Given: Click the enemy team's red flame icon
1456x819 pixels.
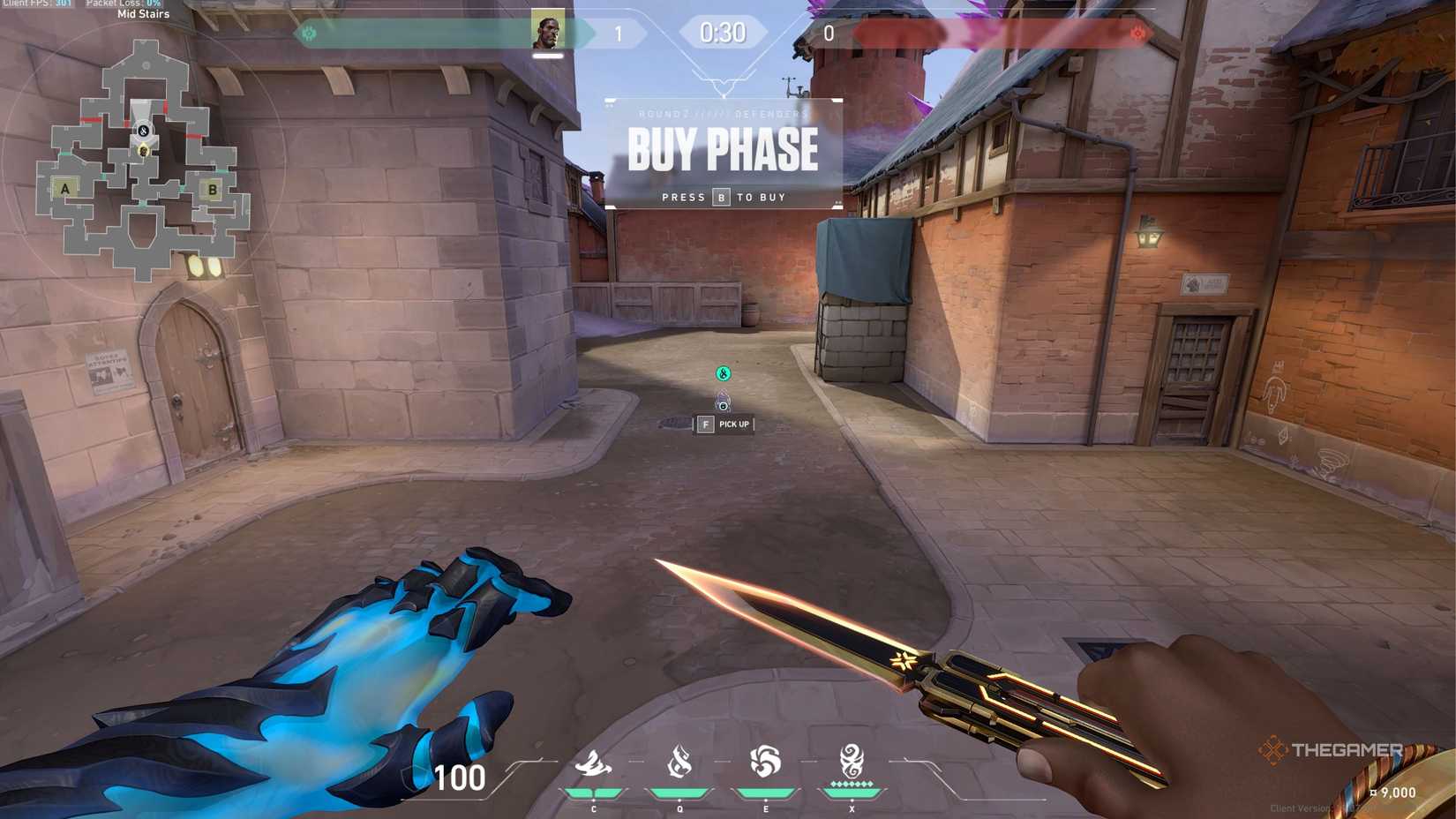Looking at the screenshot, I should click(1138, 34).
